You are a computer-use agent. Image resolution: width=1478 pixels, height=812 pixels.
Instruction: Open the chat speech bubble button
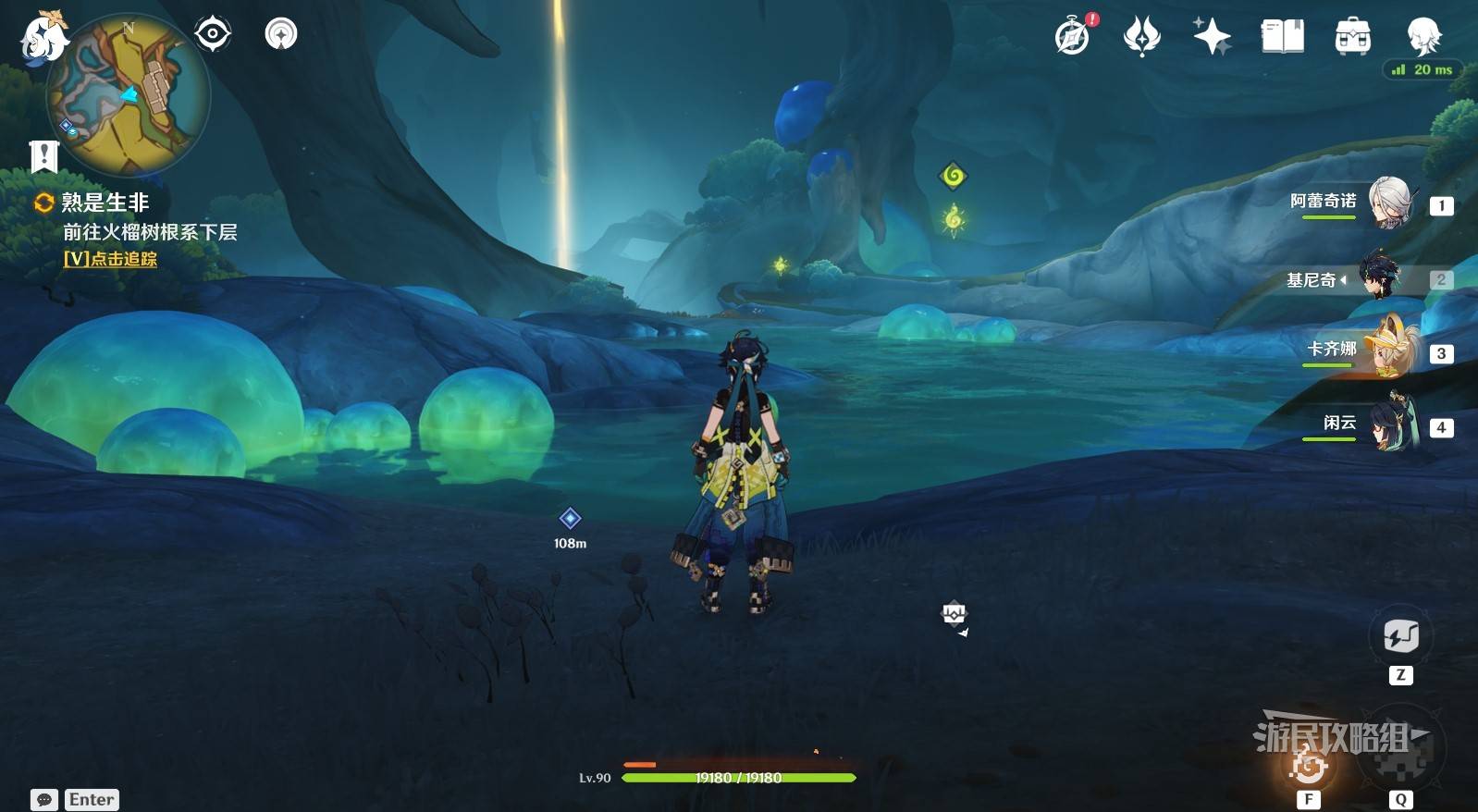point(44,800)
